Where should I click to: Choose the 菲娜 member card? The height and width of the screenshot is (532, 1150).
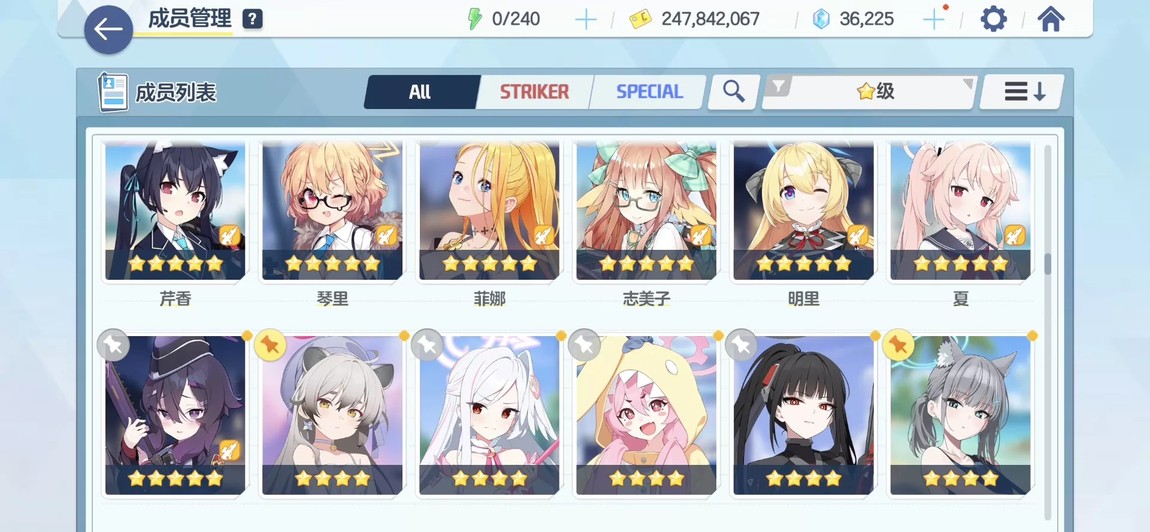coord(489,212)
